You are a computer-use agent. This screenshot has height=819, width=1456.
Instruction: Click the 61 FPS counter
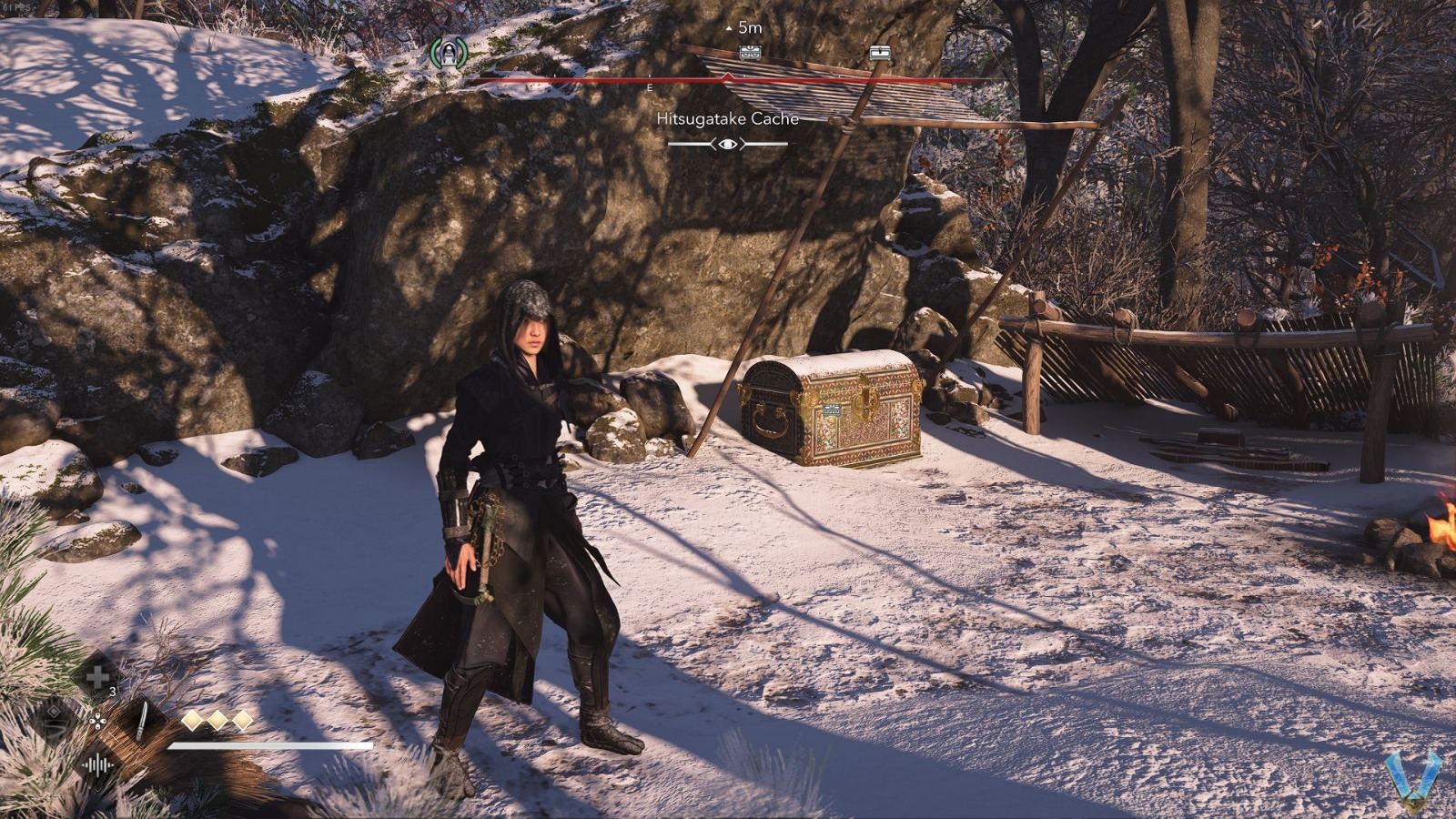click(17, 7)
